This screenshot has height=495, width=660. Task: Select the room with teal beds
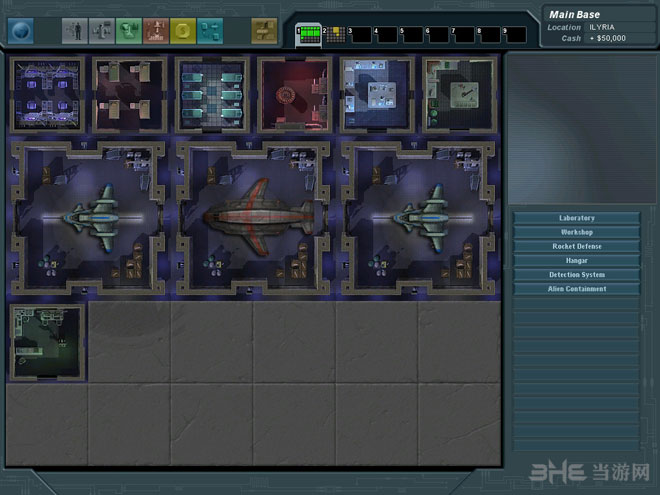tap(211, 95)
